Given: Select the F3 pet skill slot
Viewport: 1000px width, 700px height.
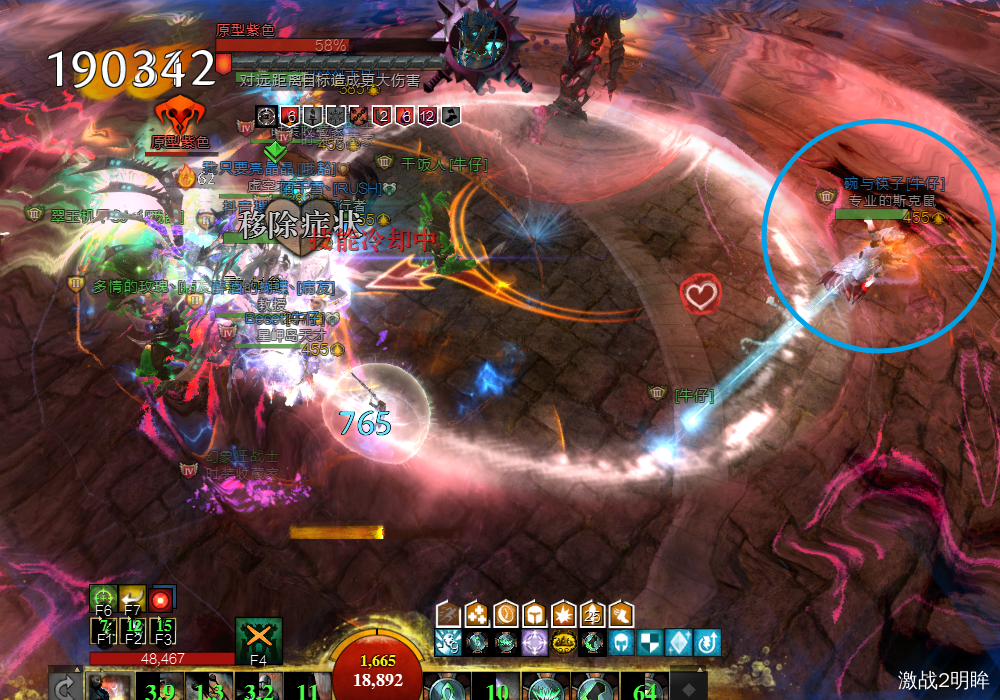Looking at the screenshot, I should tap(161, 630).
